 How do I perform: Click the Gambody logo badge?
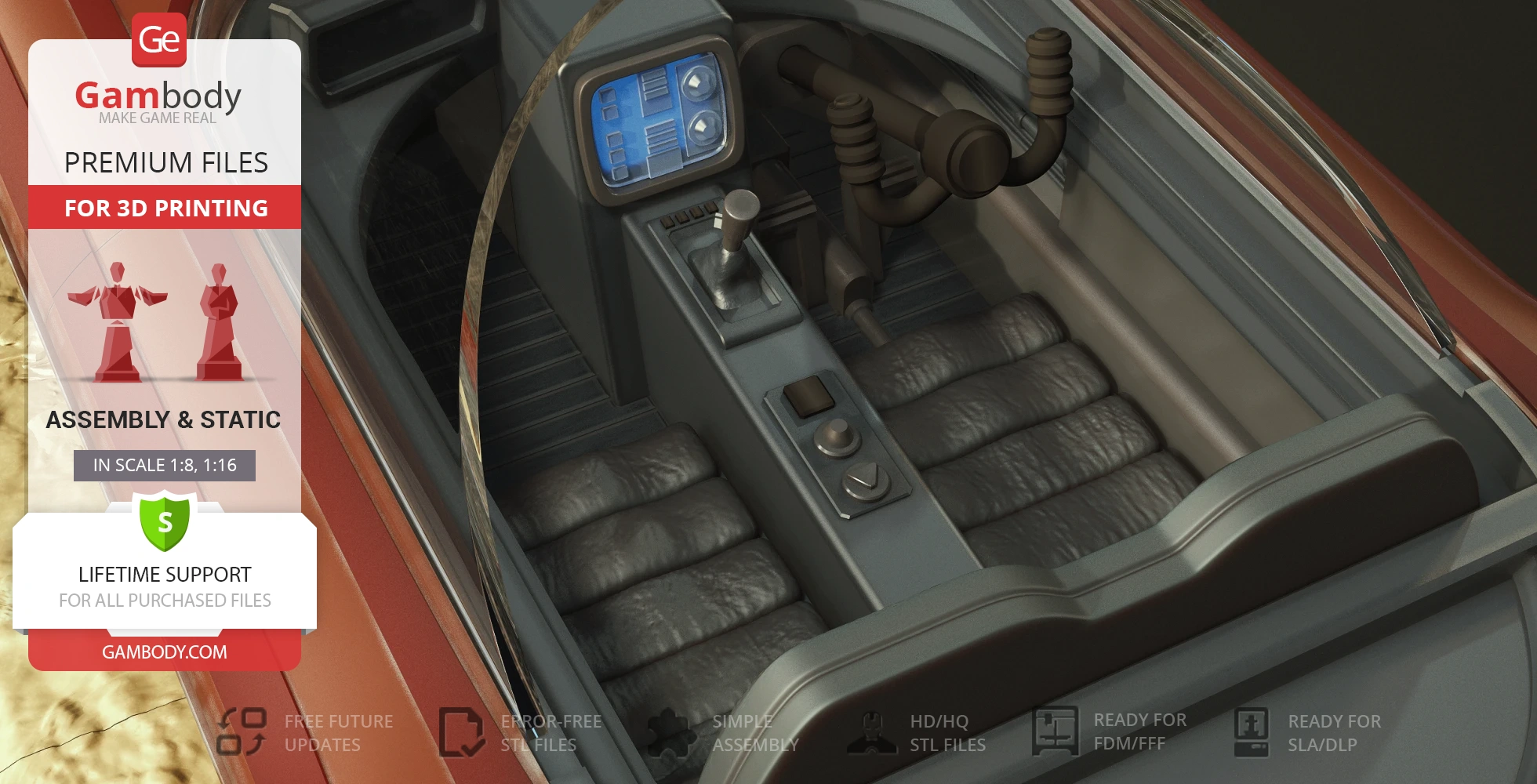point(159,39)
